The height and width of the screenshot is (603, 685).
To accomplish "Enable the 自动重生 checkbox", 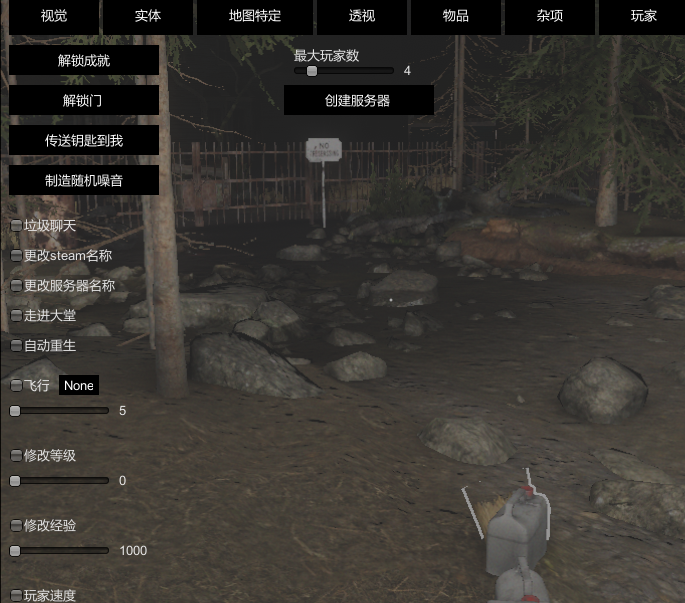I will pyautogui.click(x=16, y=346).
